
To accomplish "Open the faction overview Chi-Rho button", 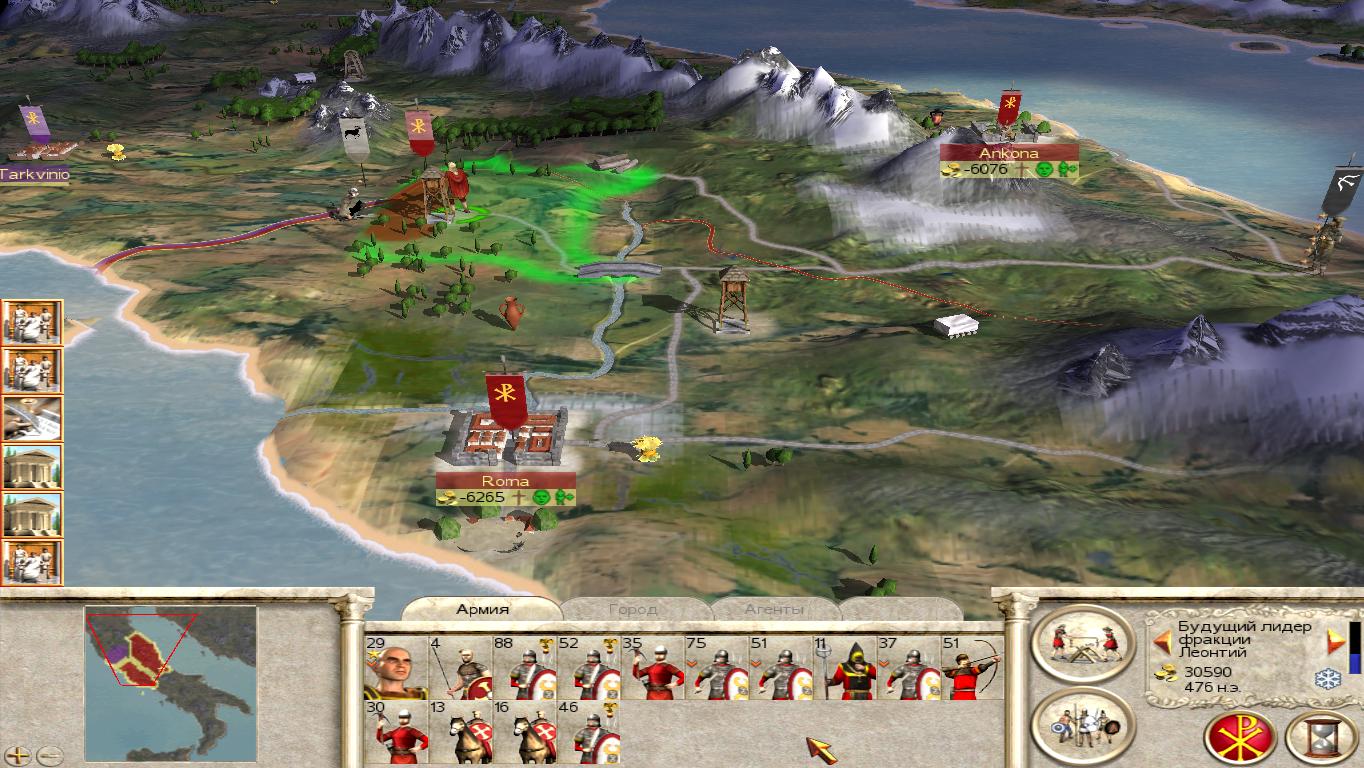I will click(x=1241, y=738).
